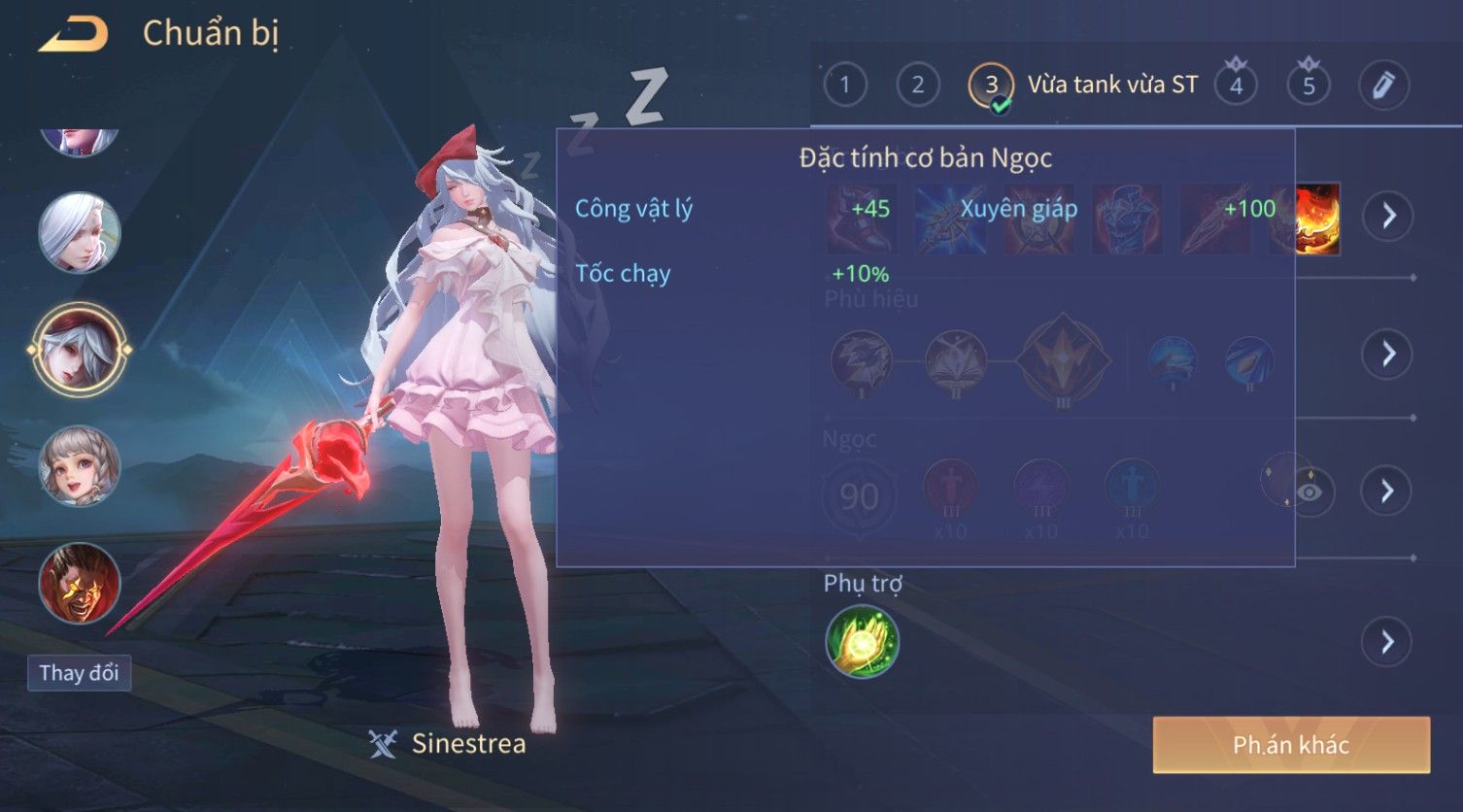1463x812 pixels.
Task: Select loadout preset 2
Action: 917,85
